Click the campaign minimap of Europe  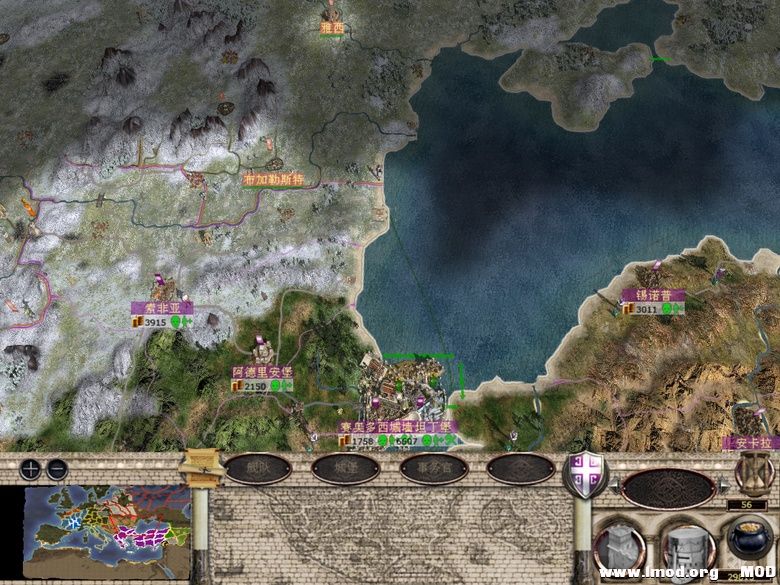[x=107, y=518]
